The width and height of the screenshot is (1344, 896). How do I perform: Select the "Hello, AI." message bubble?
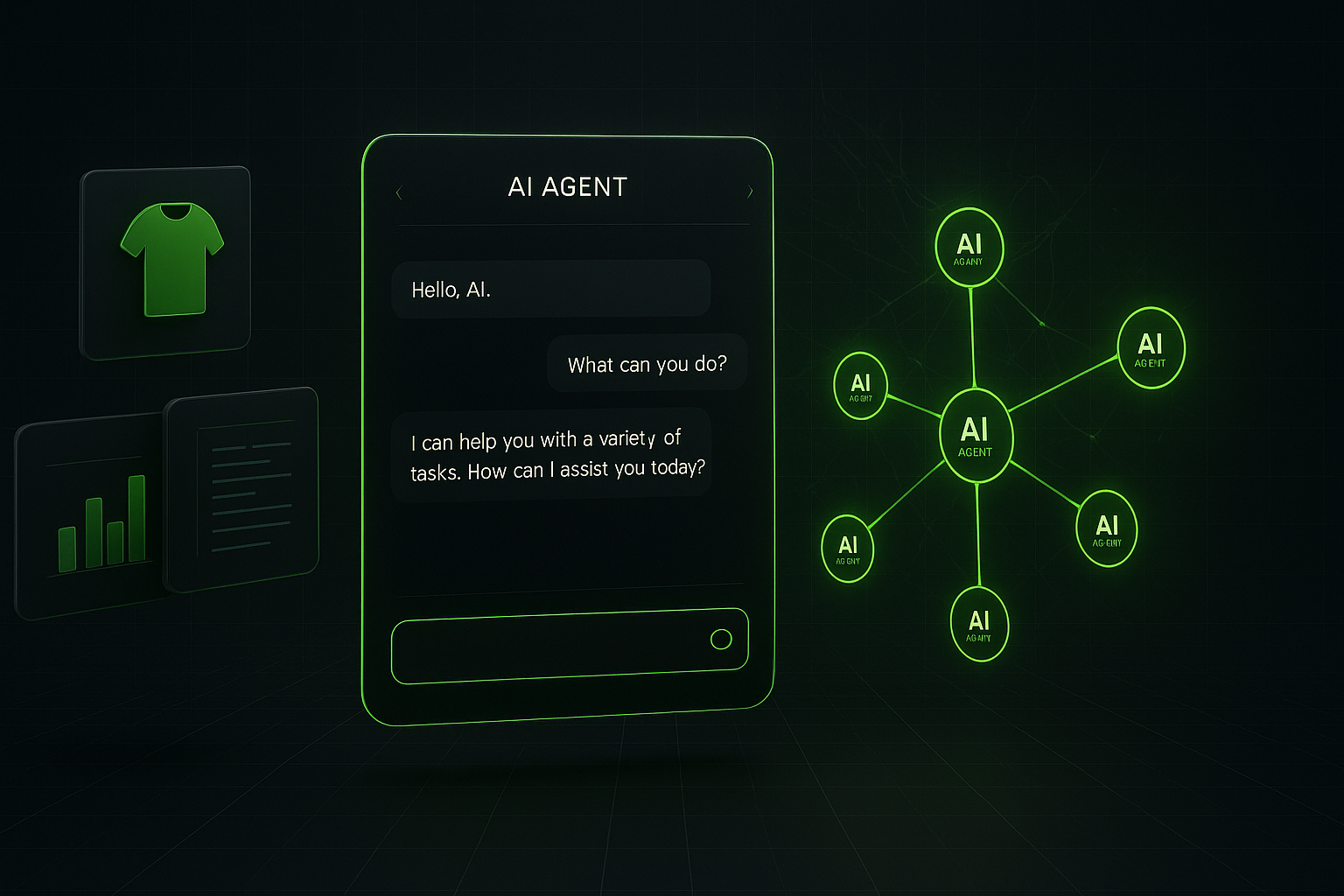pyautogui.click(x=550, y=289)
